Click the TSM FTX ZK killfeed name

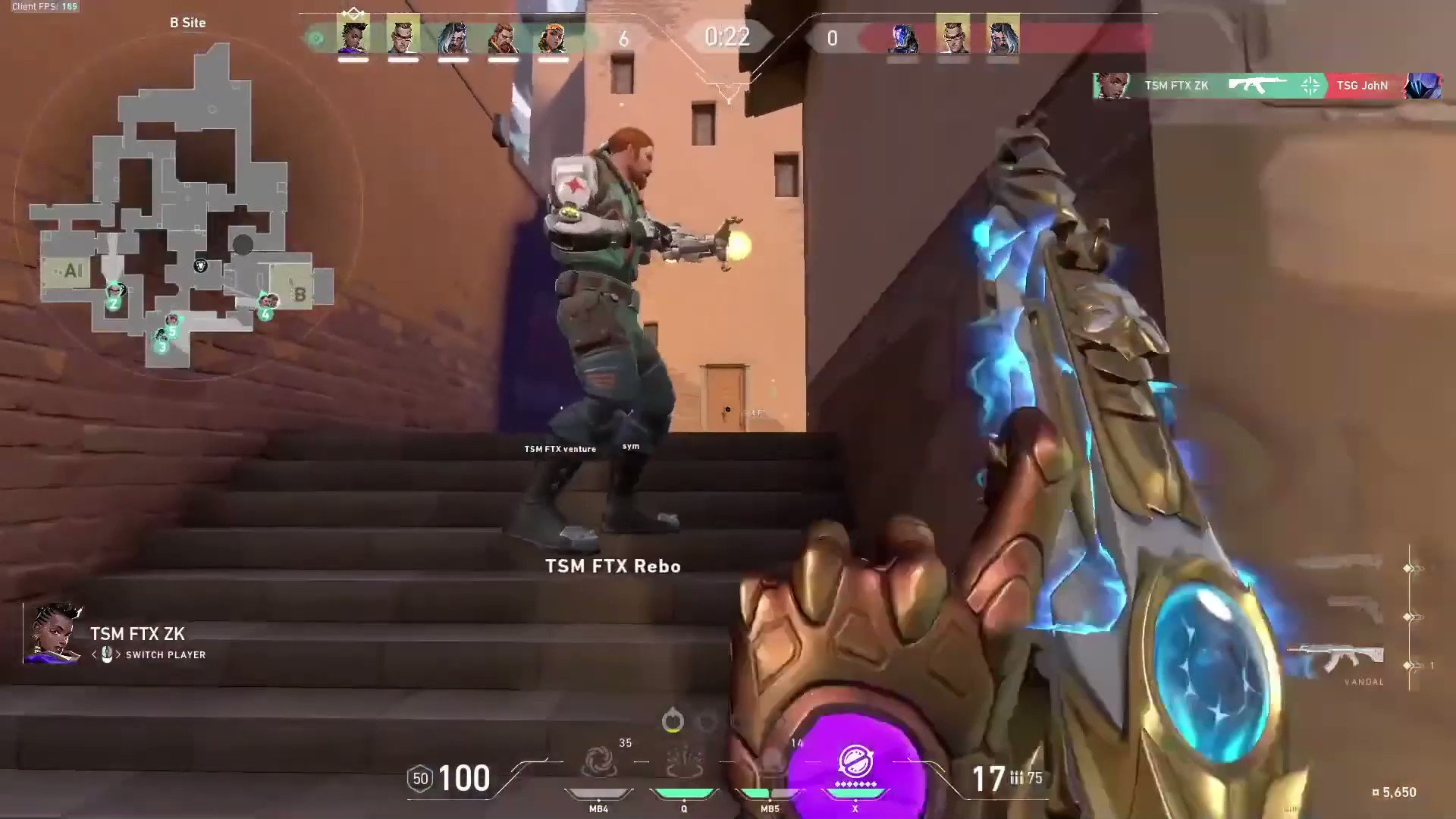click(1175, 86)
